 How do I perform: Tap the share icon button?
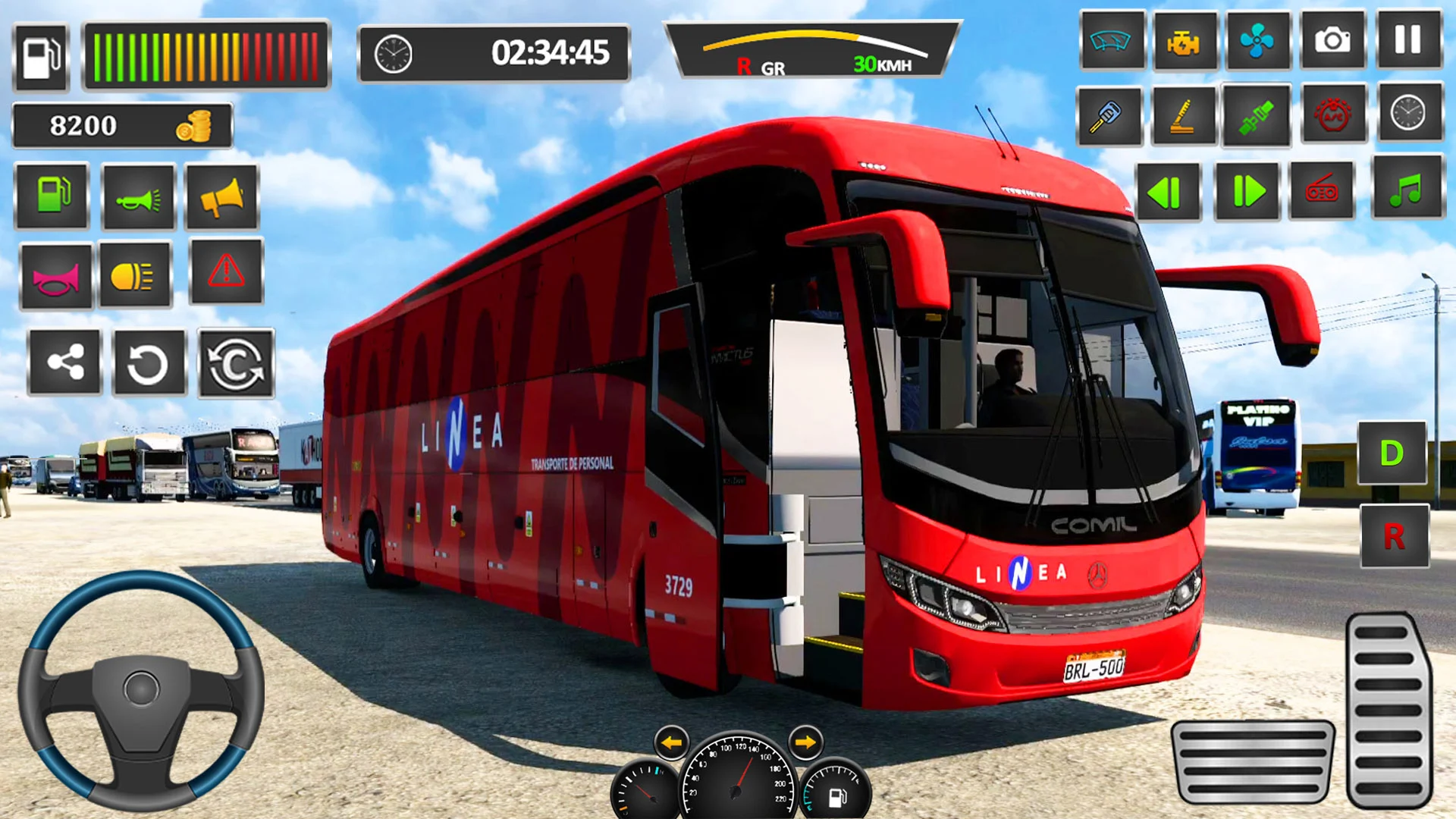(x=64, y=362)
